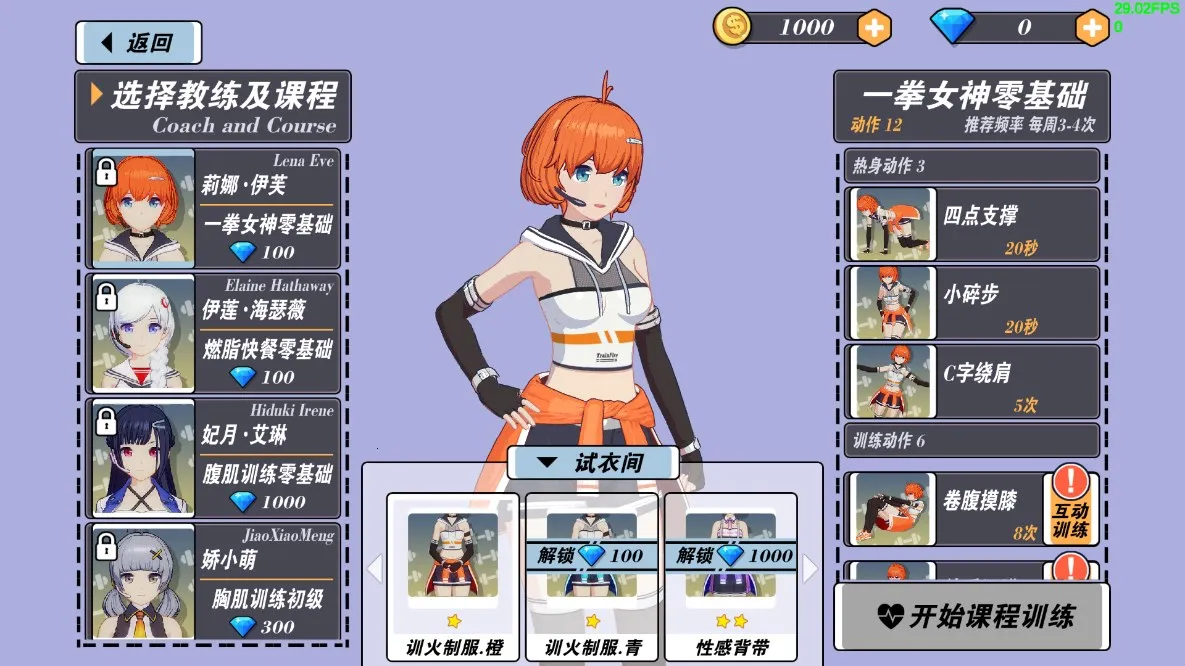Add gold coins with the plus button
1185x666 pixels.
pos(874,28)
